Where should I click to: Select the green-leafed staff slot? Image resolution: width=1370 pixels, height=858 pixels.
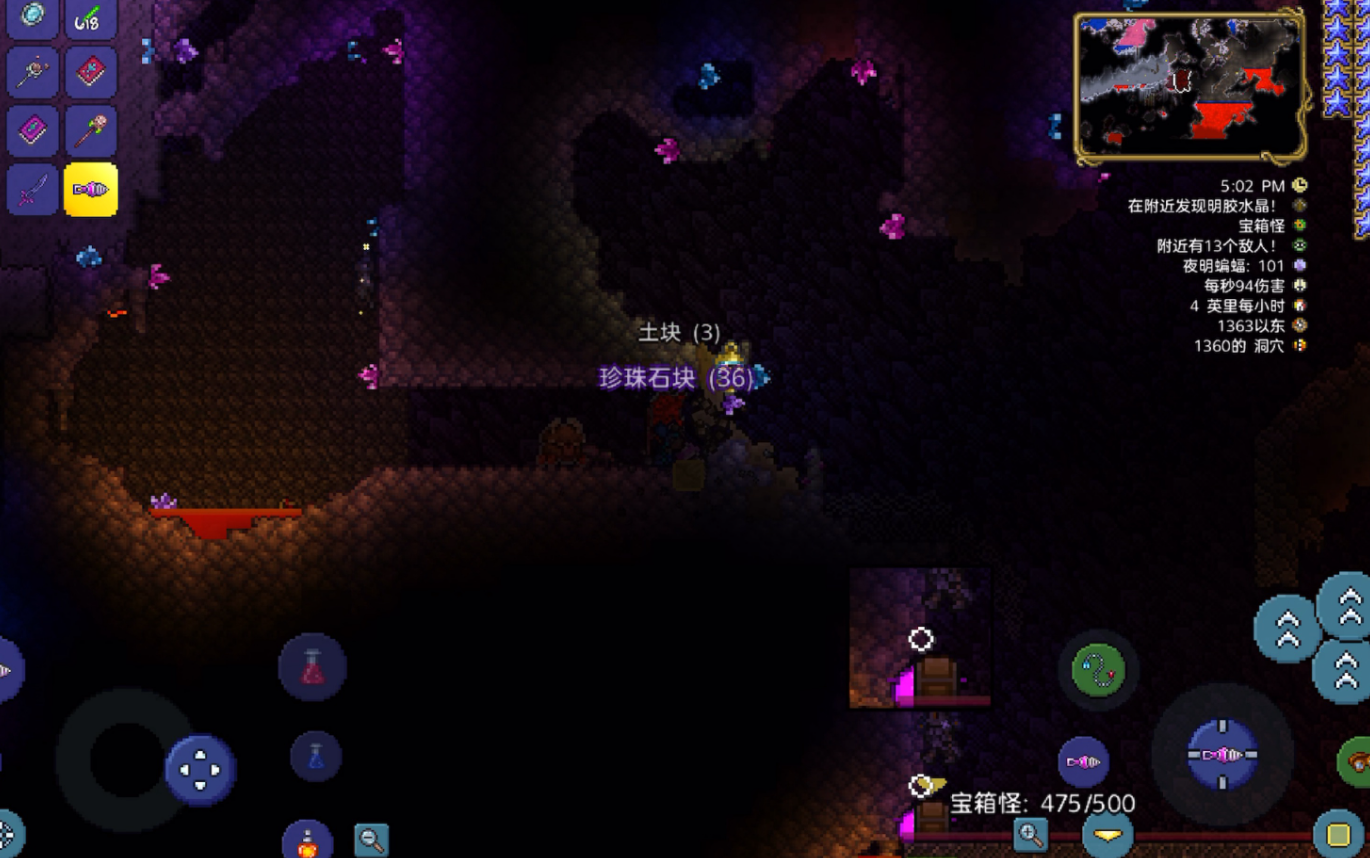click(x=91, y=131)
